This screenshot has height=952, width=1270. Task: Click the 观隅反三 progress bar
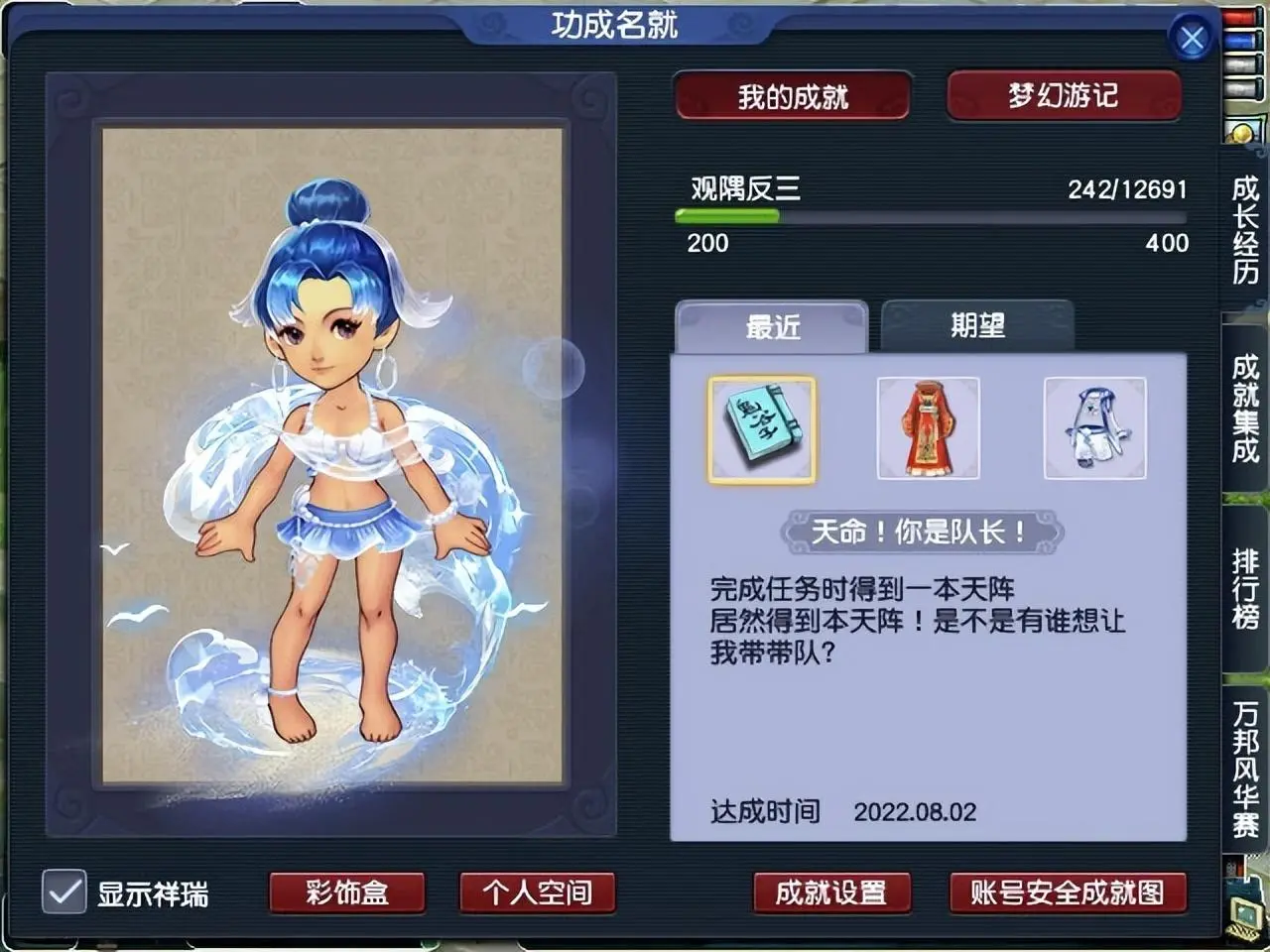tap(931, 217)
